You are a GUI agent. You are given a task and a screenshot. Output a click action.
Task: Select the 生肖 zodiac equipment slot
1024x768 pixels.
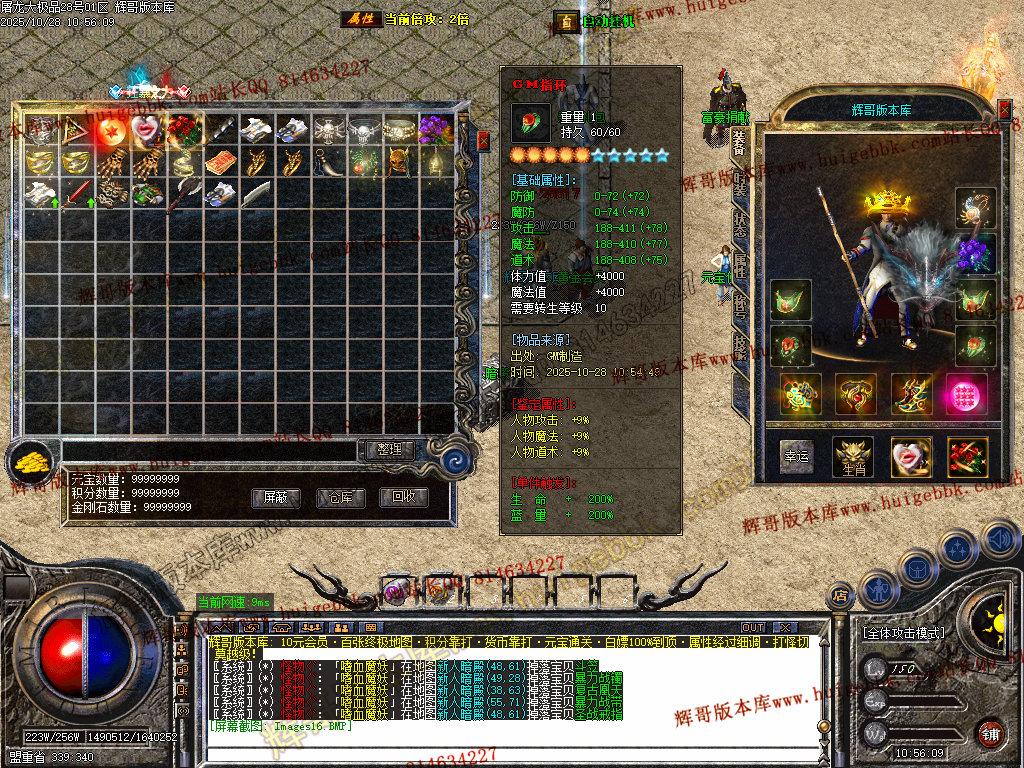853,456
